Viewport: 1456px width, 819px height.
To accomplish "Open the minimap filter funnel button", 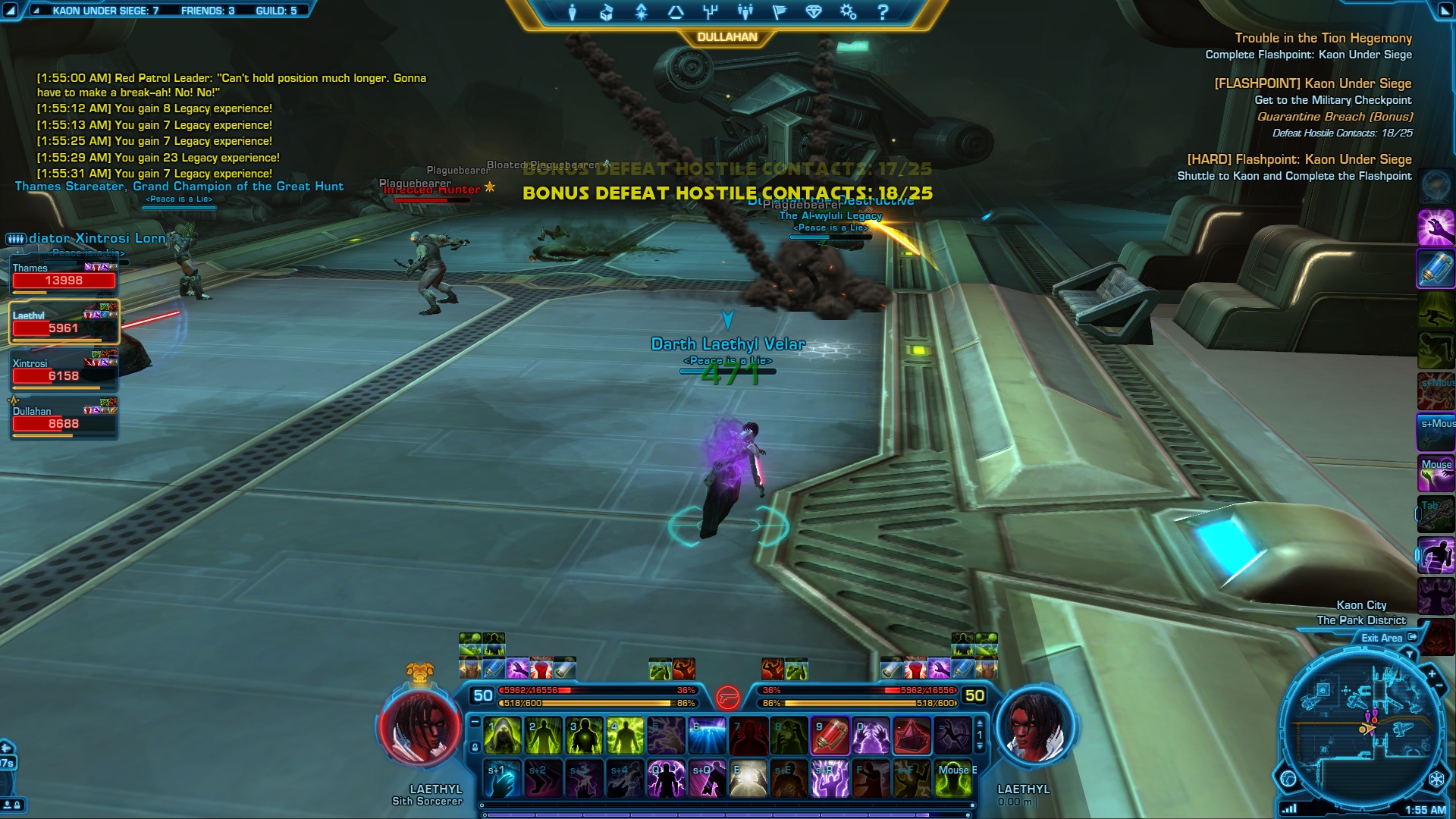I will point(1410,654).
